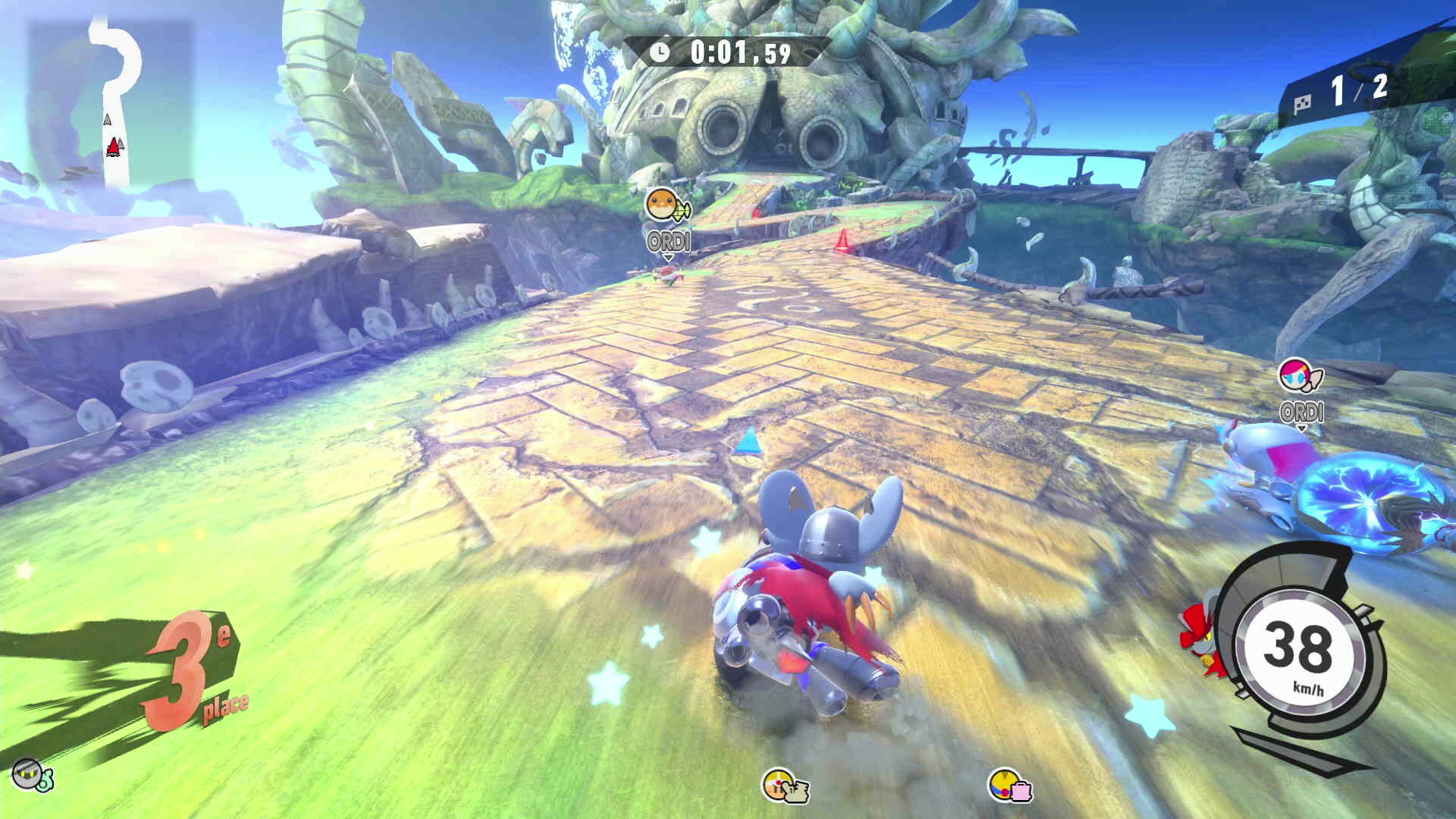Click the Meta Knight racer icon
Viewport: 1456px width, 819px height.
pyautogui.click(x=30, y=774)
